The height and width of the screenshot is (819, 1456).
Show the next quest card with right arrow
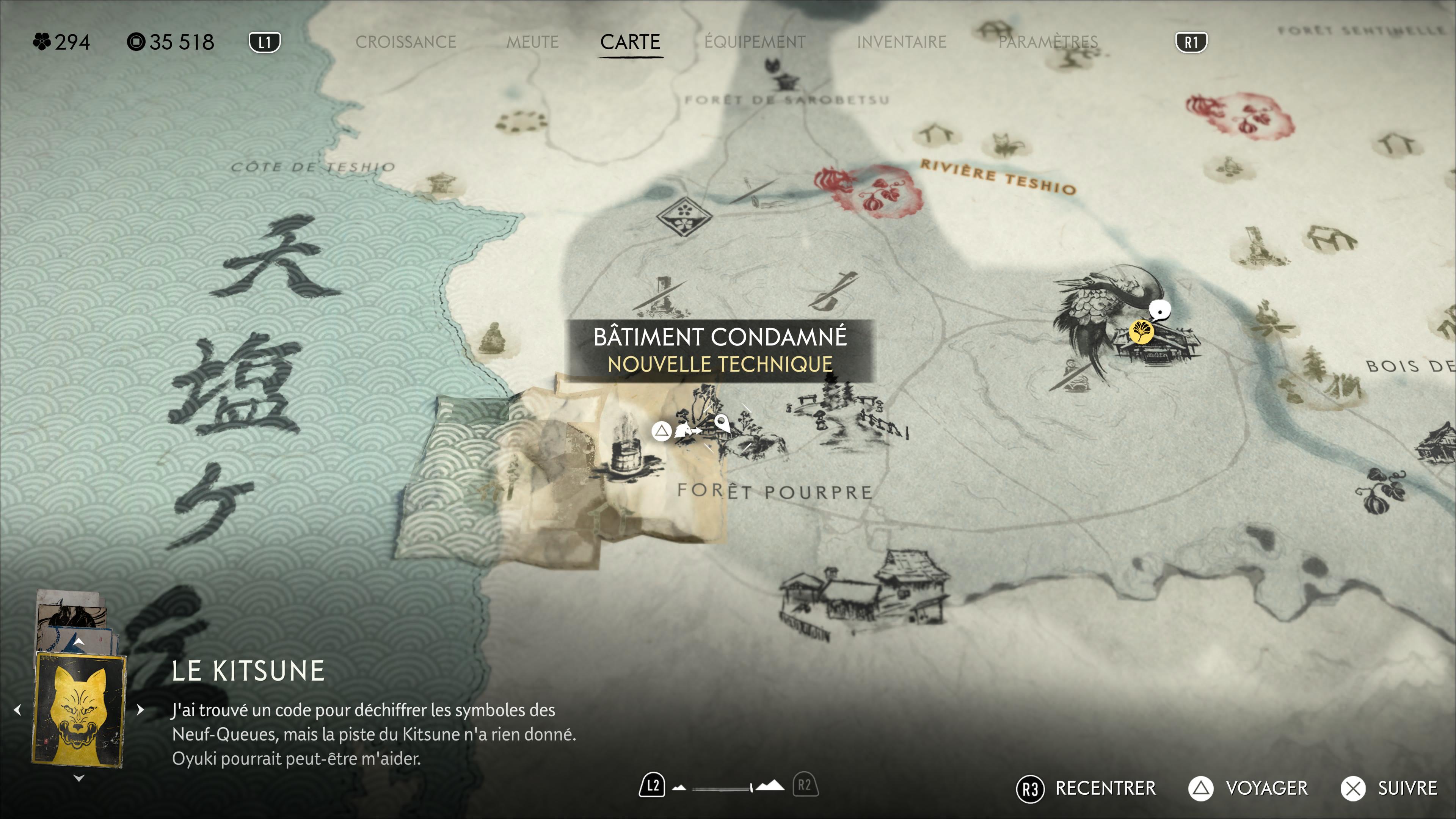(x=140, y=709)
